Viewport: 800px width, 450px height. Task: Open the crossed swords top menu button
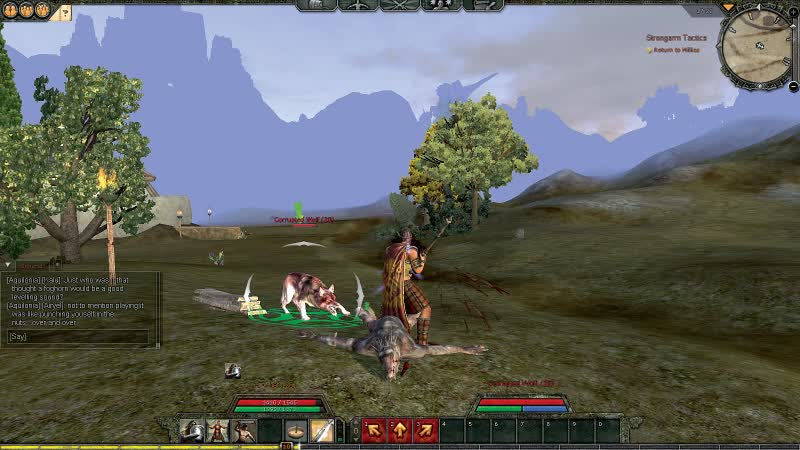click(x=399, y=5)
